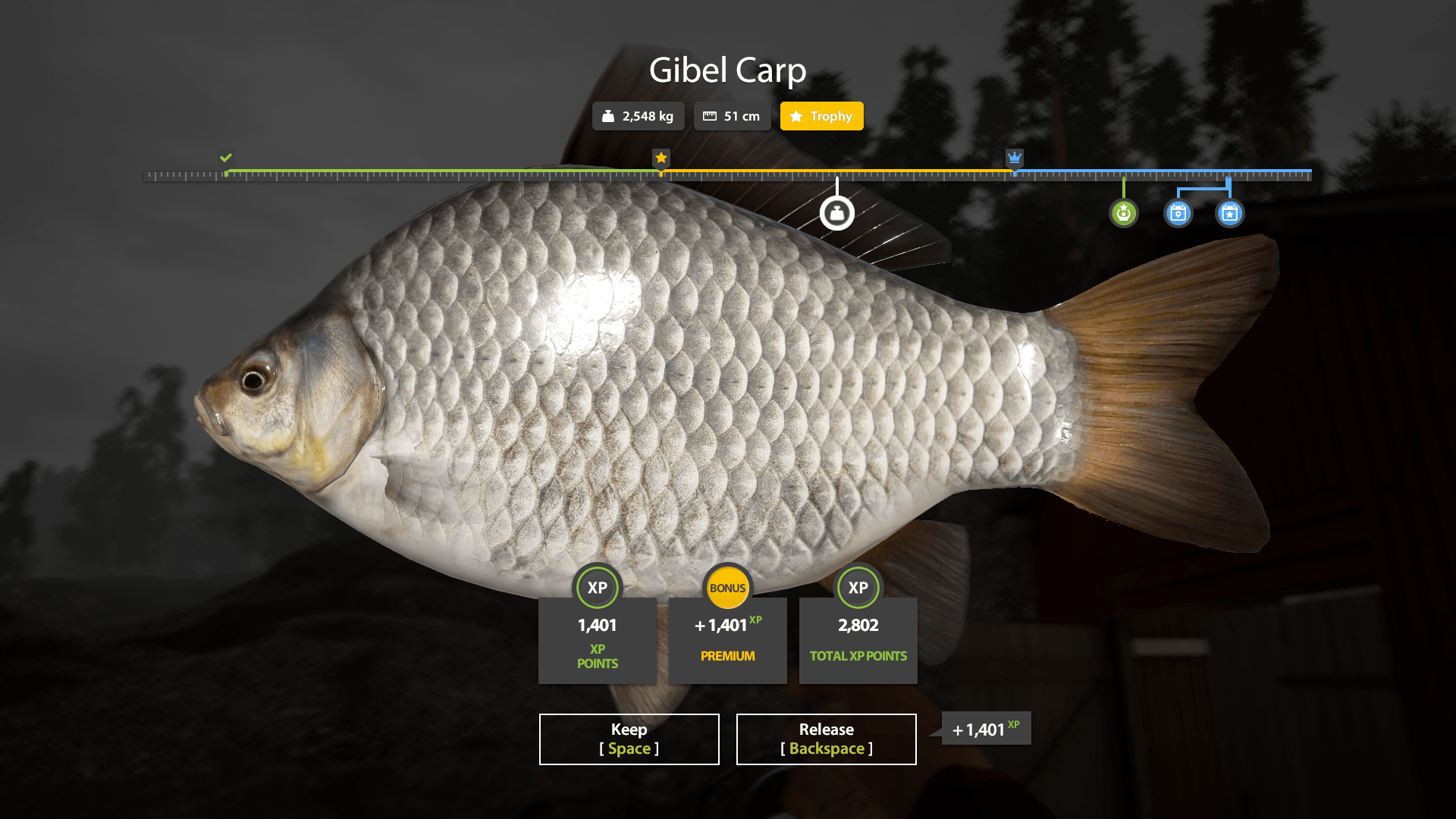The image size is (1456, 819).
Task: Open the blue calendar location record icon
Action: pos(1177,213)
